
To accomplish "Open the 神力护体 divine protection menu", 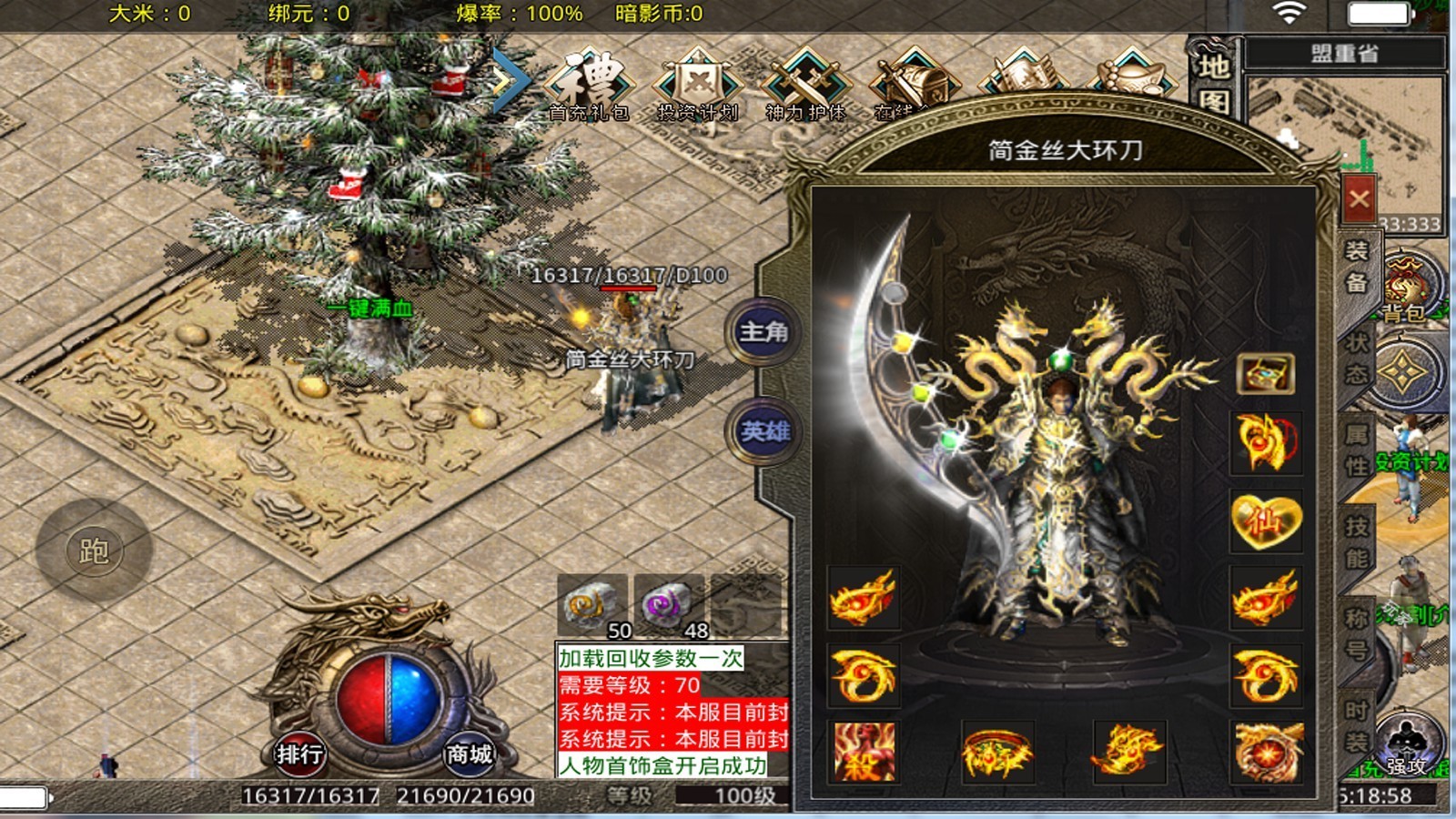I will pos(805,85).
